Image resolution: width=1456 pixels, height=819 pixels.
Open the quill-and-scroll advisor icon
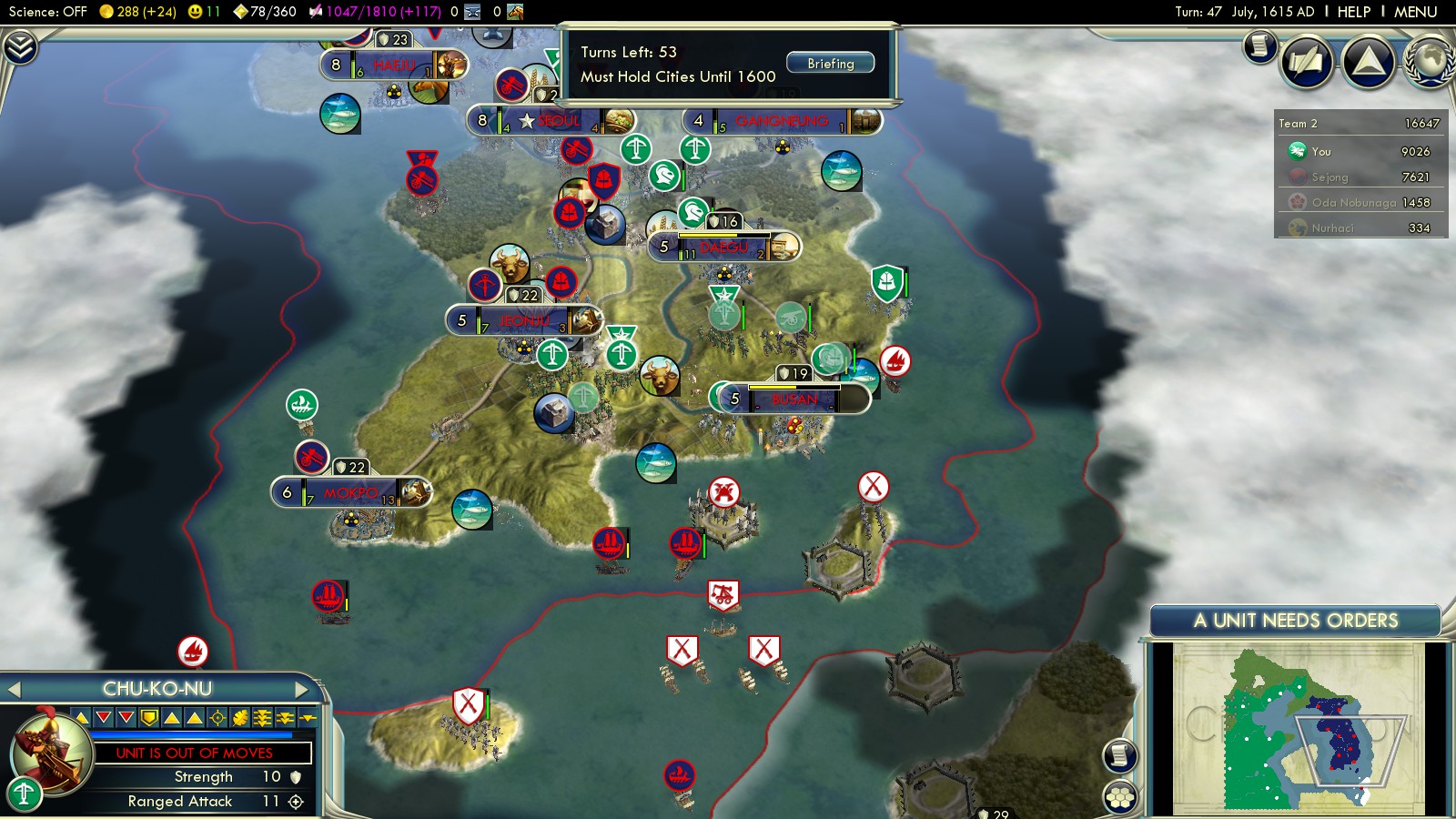coord(1307,62)
